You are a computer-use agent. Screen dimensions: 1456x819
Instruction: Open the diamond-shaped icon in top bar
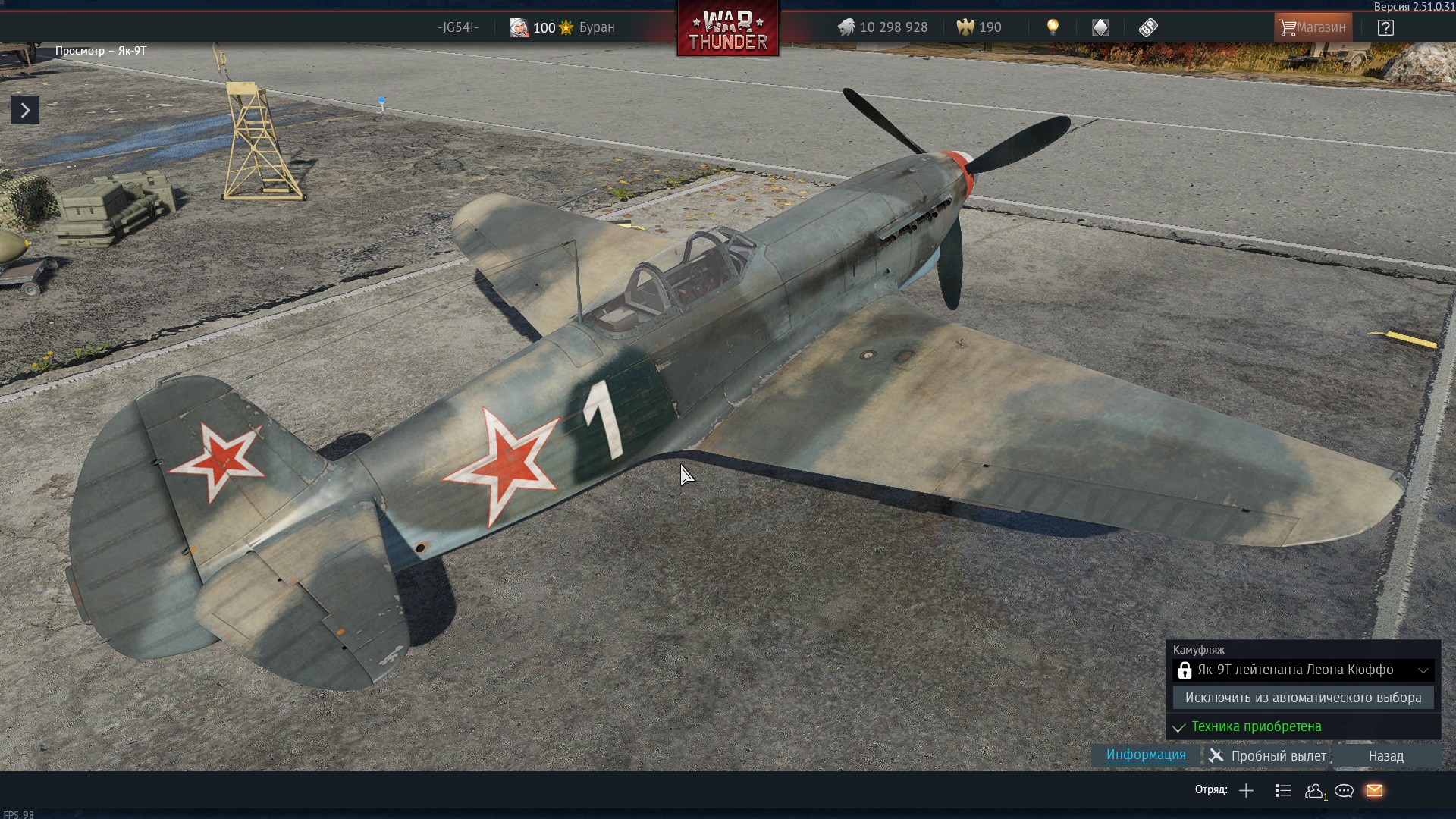tap(1100, 28)
